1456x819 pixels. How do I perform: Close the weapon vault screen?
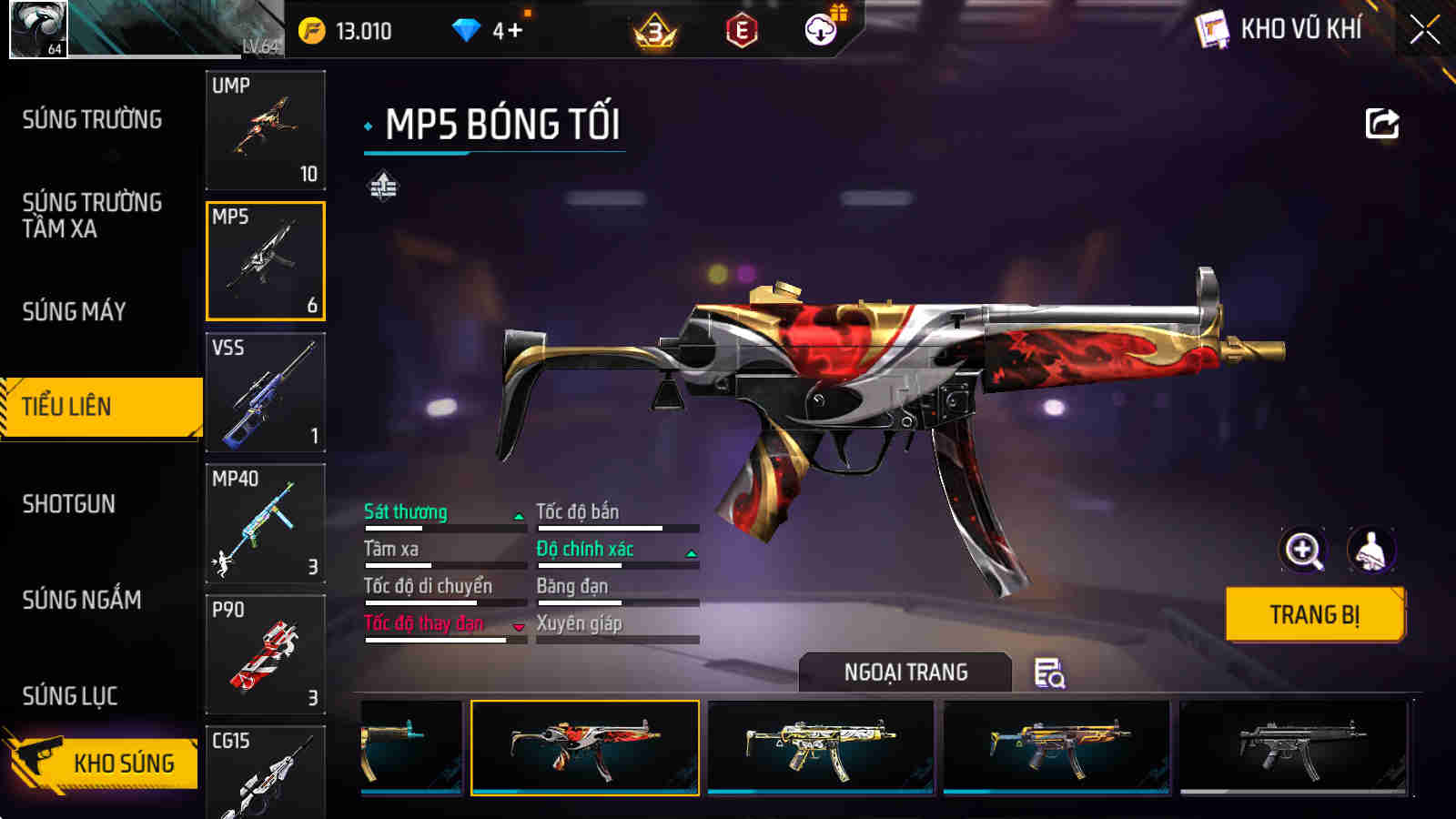coord(1424,30)
